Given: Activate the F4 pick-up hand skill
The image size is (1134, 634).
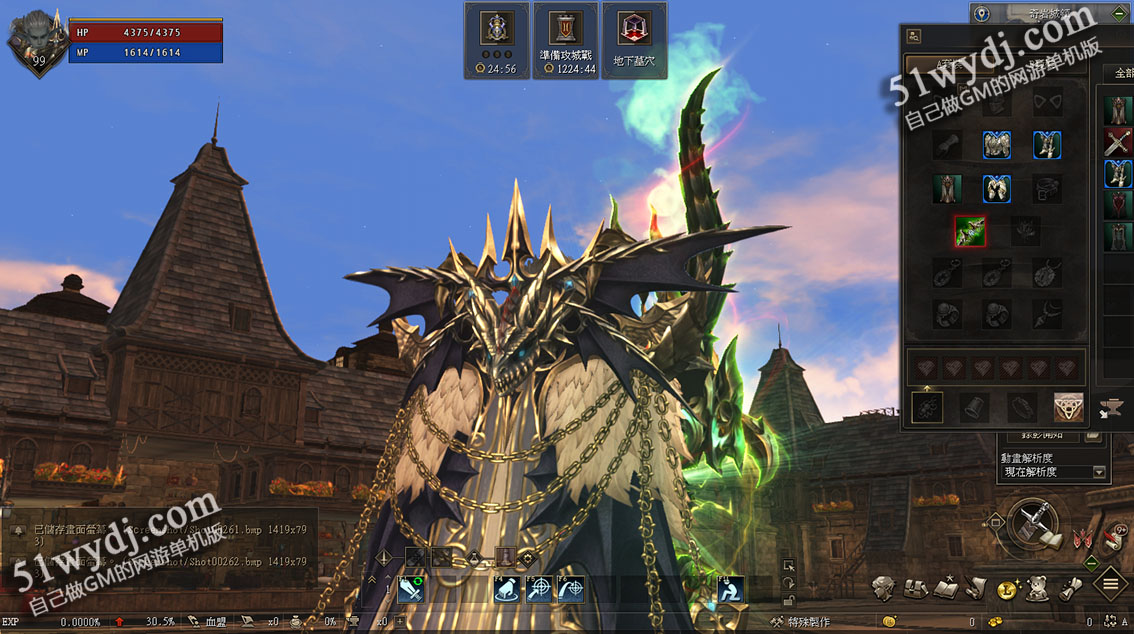Looking at the screenshot, I should (x=508, y=589).
